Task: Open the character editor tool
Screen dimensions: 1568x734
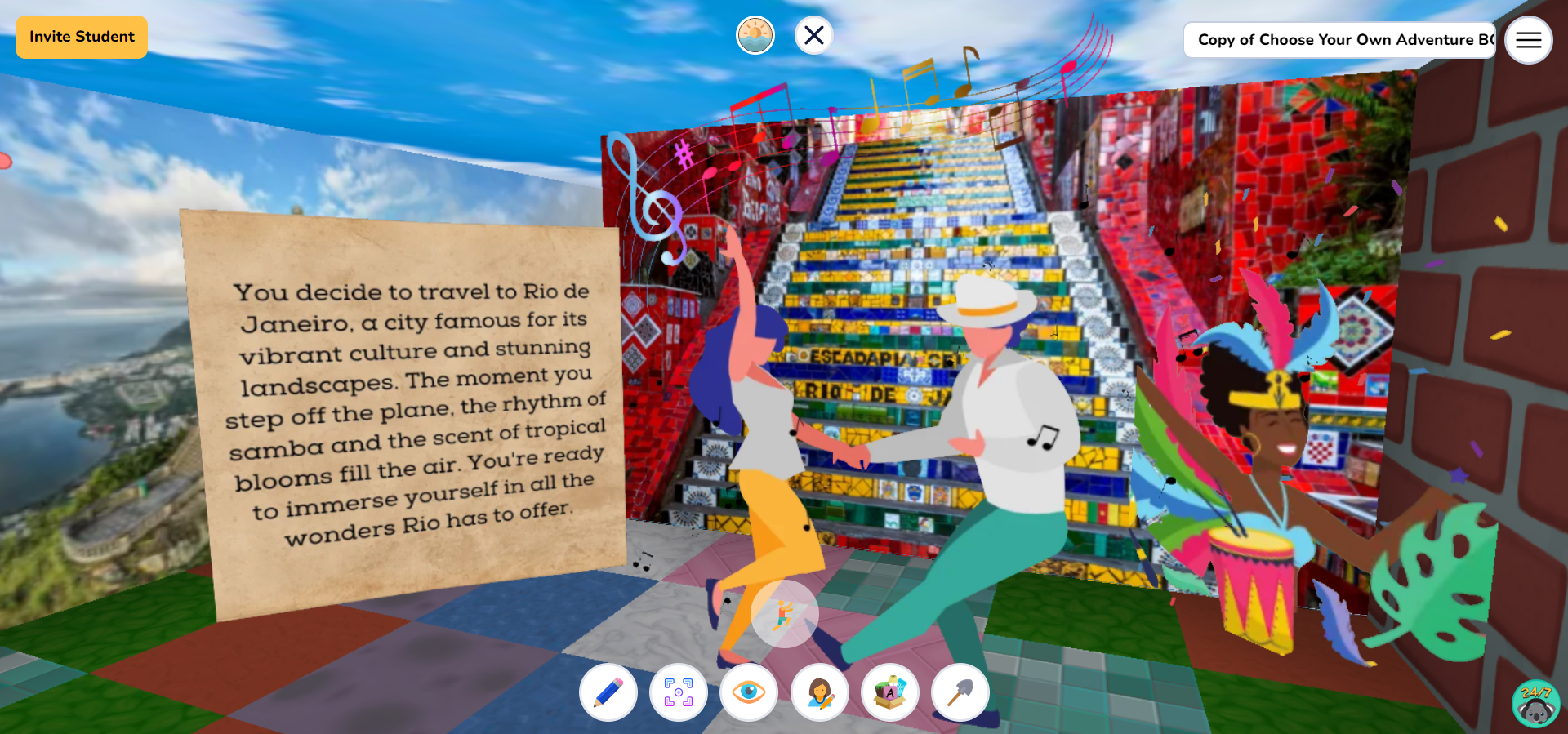Action: tap(821, 692)
